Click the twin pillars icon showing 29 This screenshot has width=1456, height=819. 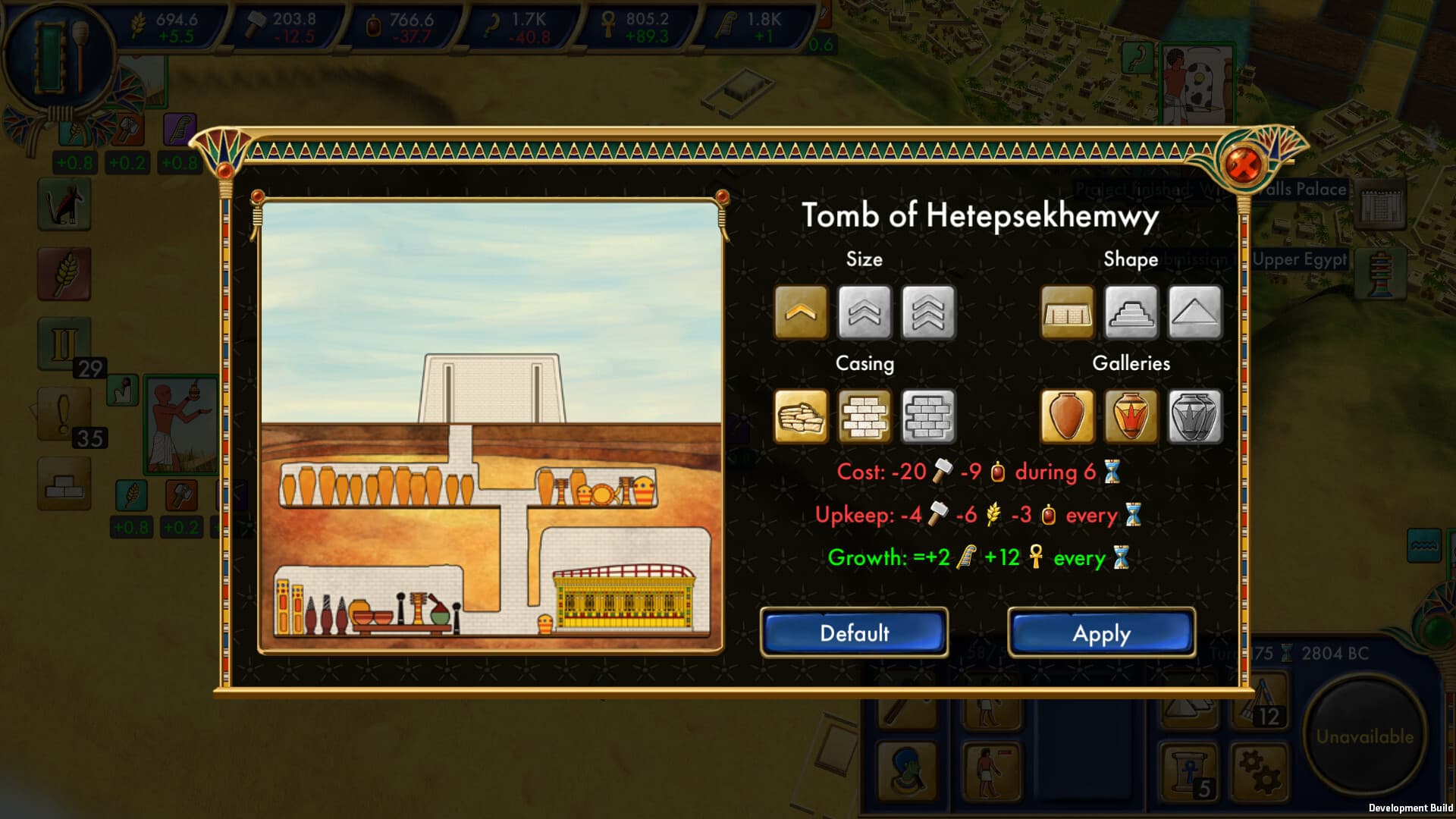64,341
